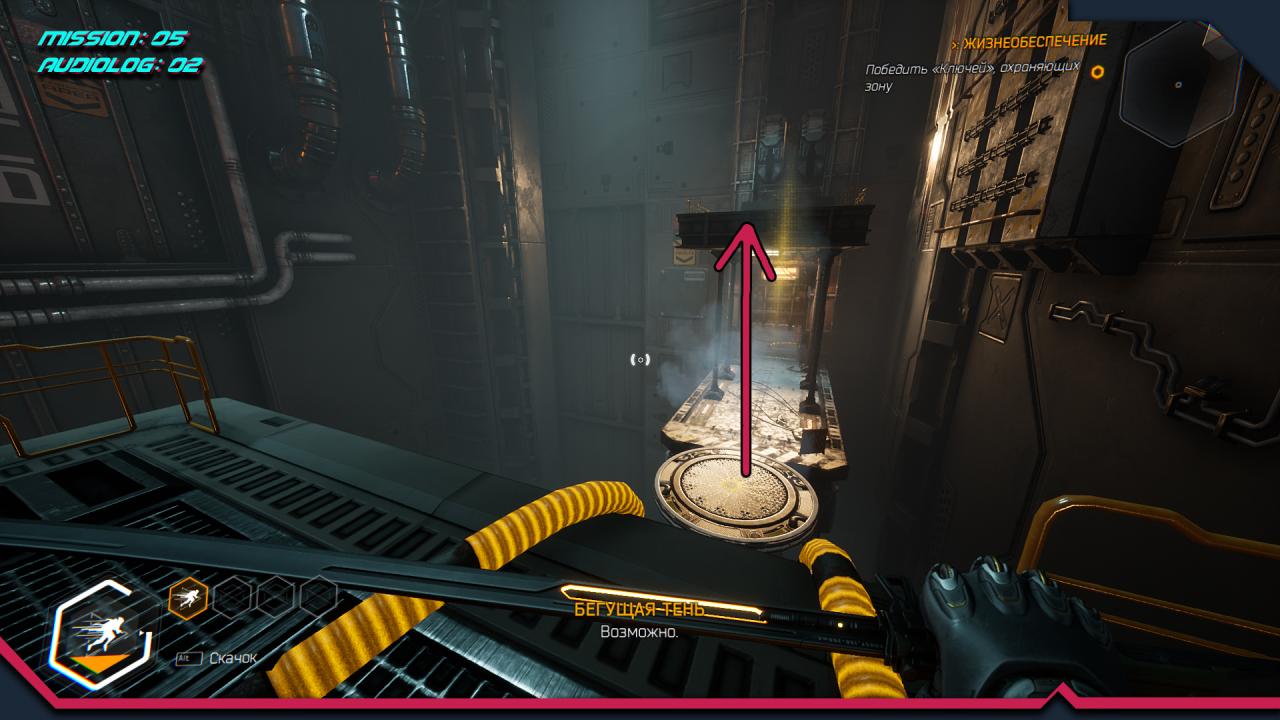Open the hexagonal minimap
The image size is (1280, 720).
[x=1180, y=85]
